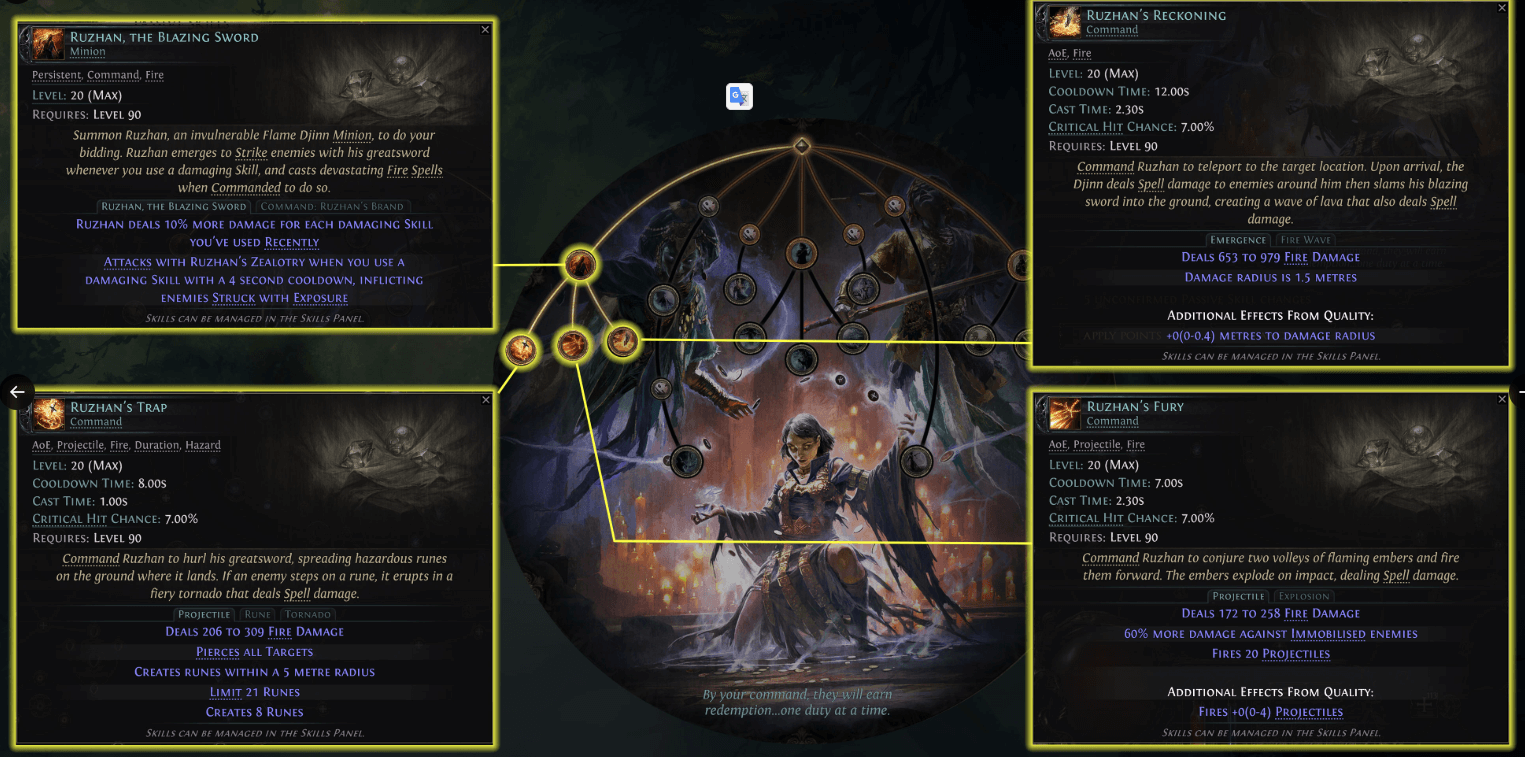Close the Ruzhan's Trap tooltip
This screenshot has width=1525, height=757.
(486, 399)
